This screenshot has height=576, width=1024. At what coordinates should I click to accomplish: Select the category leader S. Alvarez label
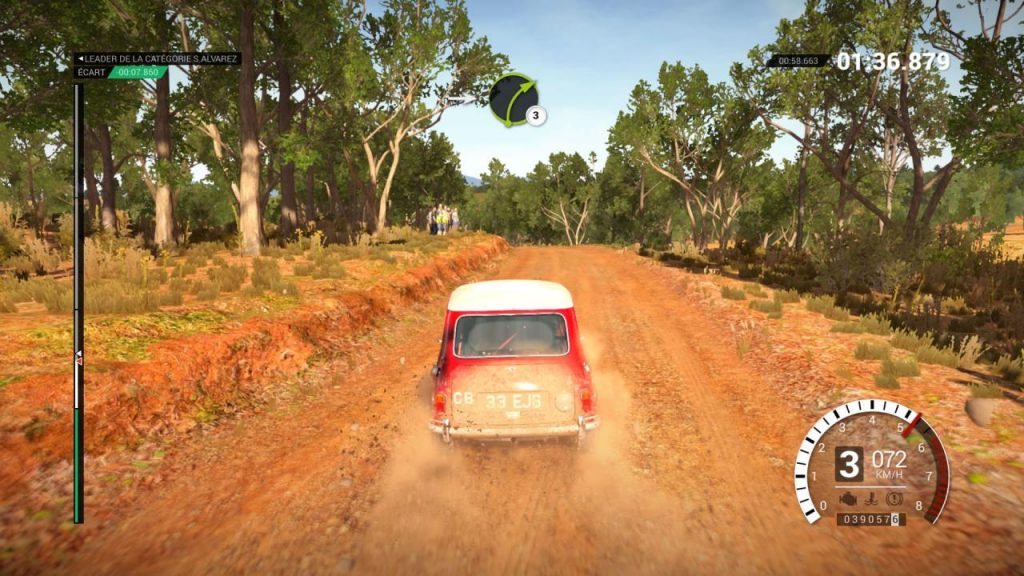(x=158, y=59)
